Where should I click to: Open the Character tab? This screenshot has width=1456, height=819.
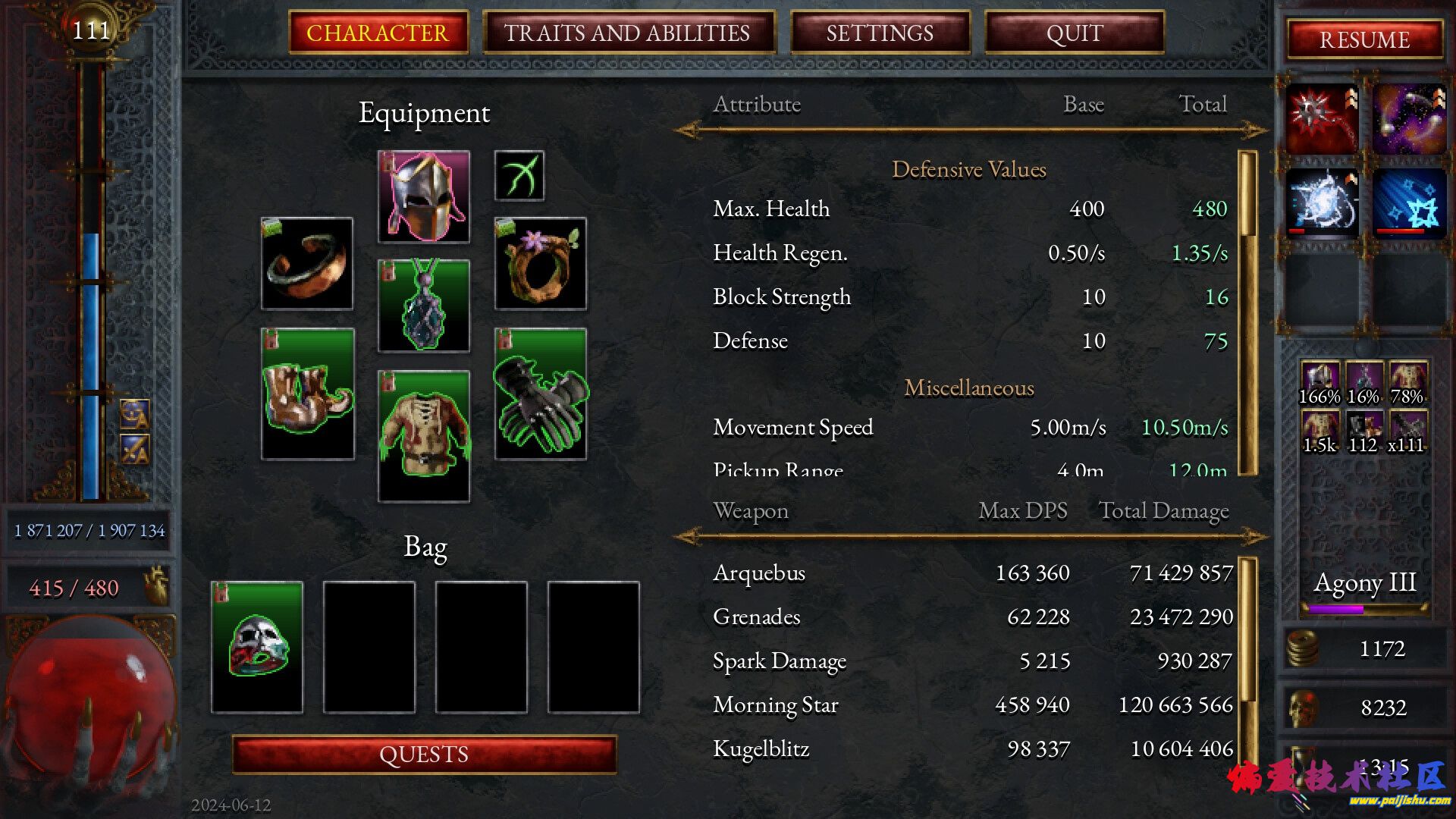coord(378,33)
